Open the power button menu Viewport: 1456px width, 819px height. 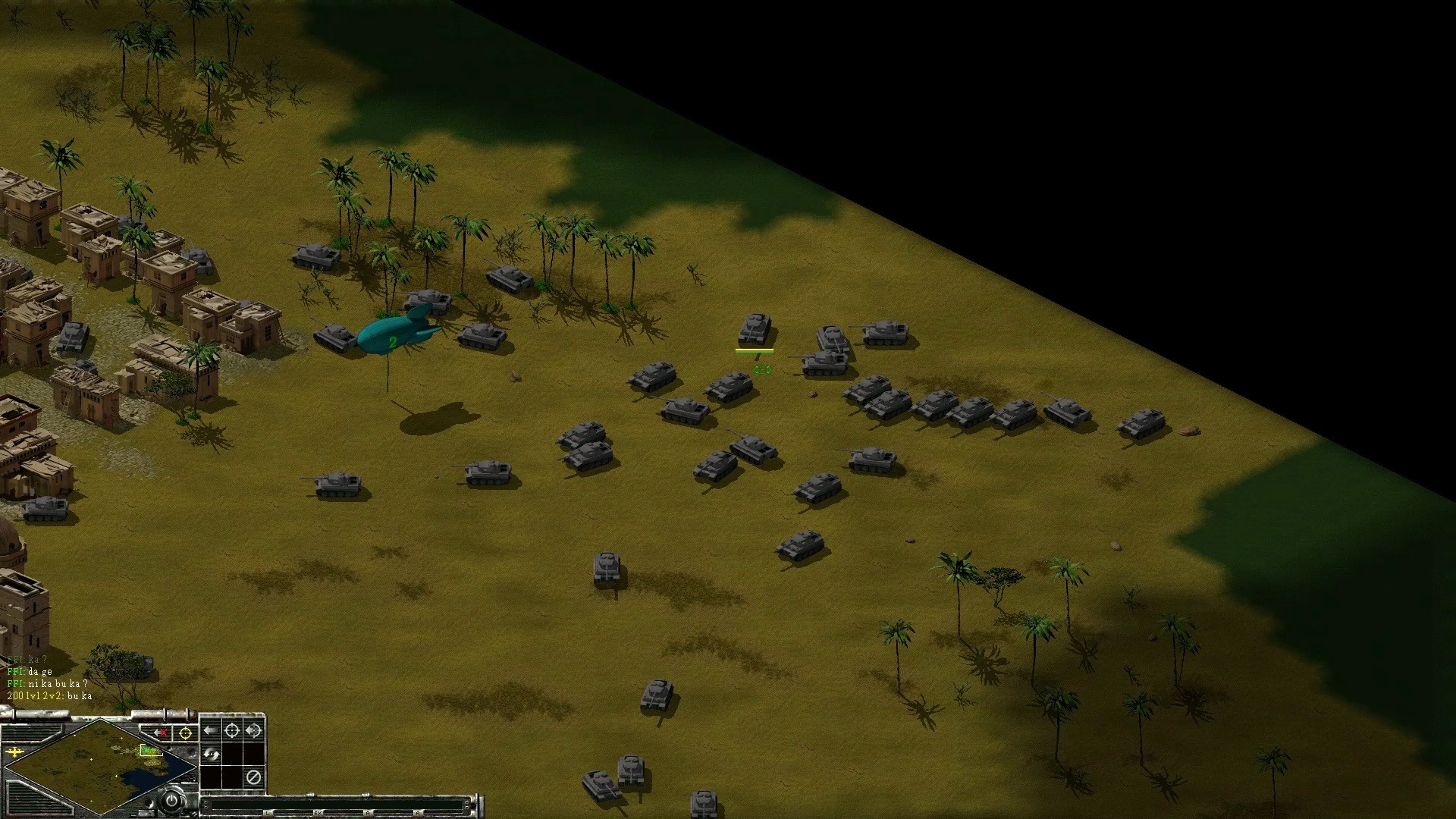pyautogui.click(x=173, y=800)
